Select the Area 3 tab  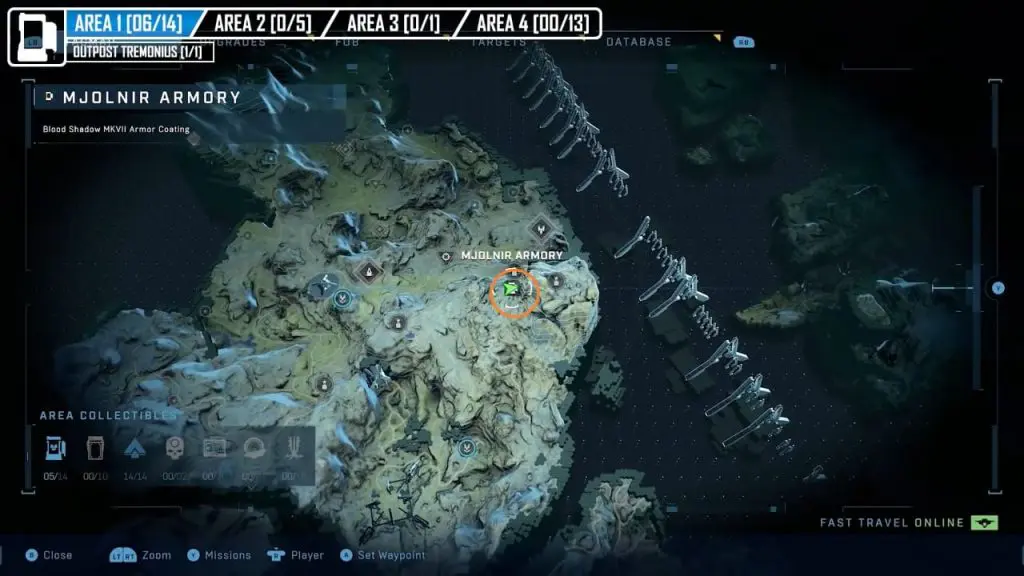tap(393, 23)
